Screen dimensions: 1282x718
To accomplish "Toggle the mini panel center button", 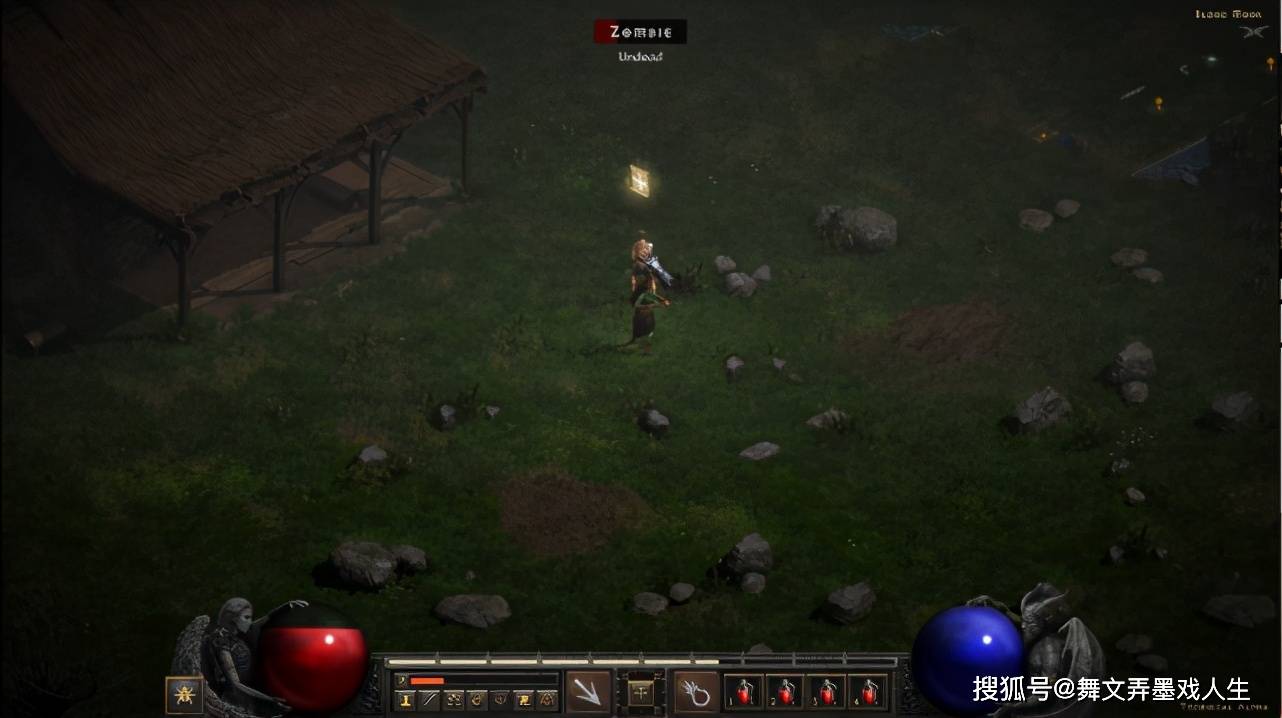I will (x=641, y=691).
